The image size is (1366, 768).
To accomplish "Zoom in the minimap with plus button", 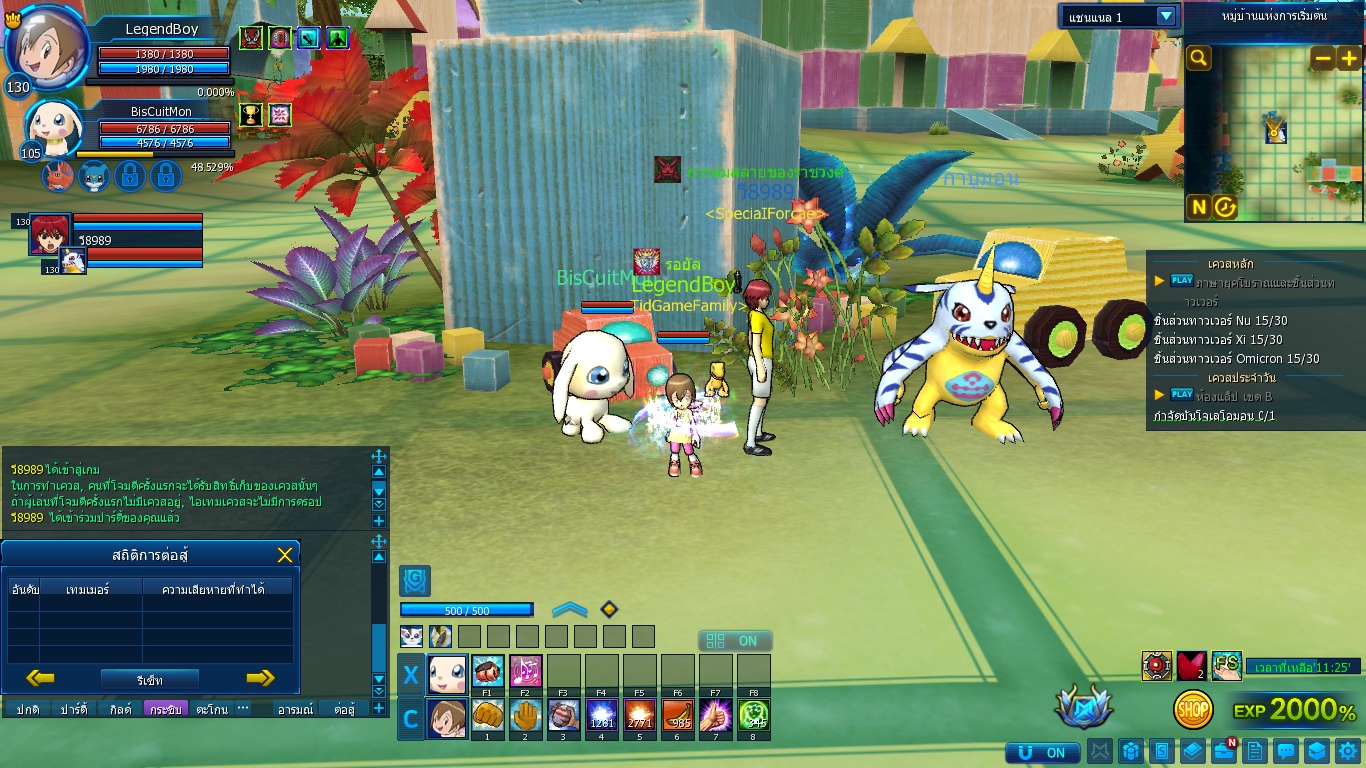I will pos(1348,58).
